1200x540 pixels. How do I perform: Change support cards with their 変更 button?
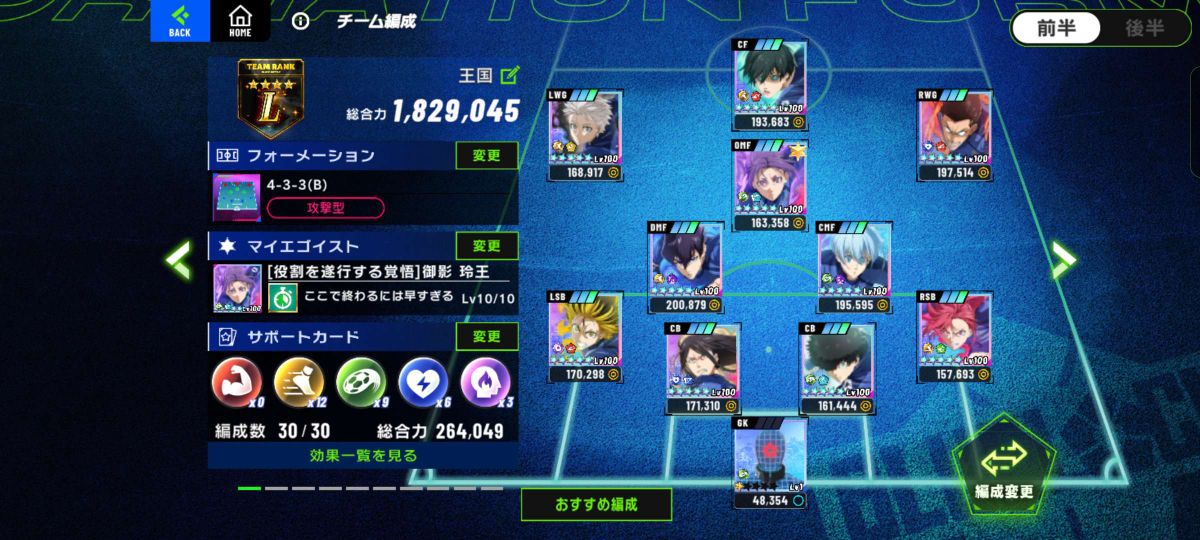coord(487,337)
